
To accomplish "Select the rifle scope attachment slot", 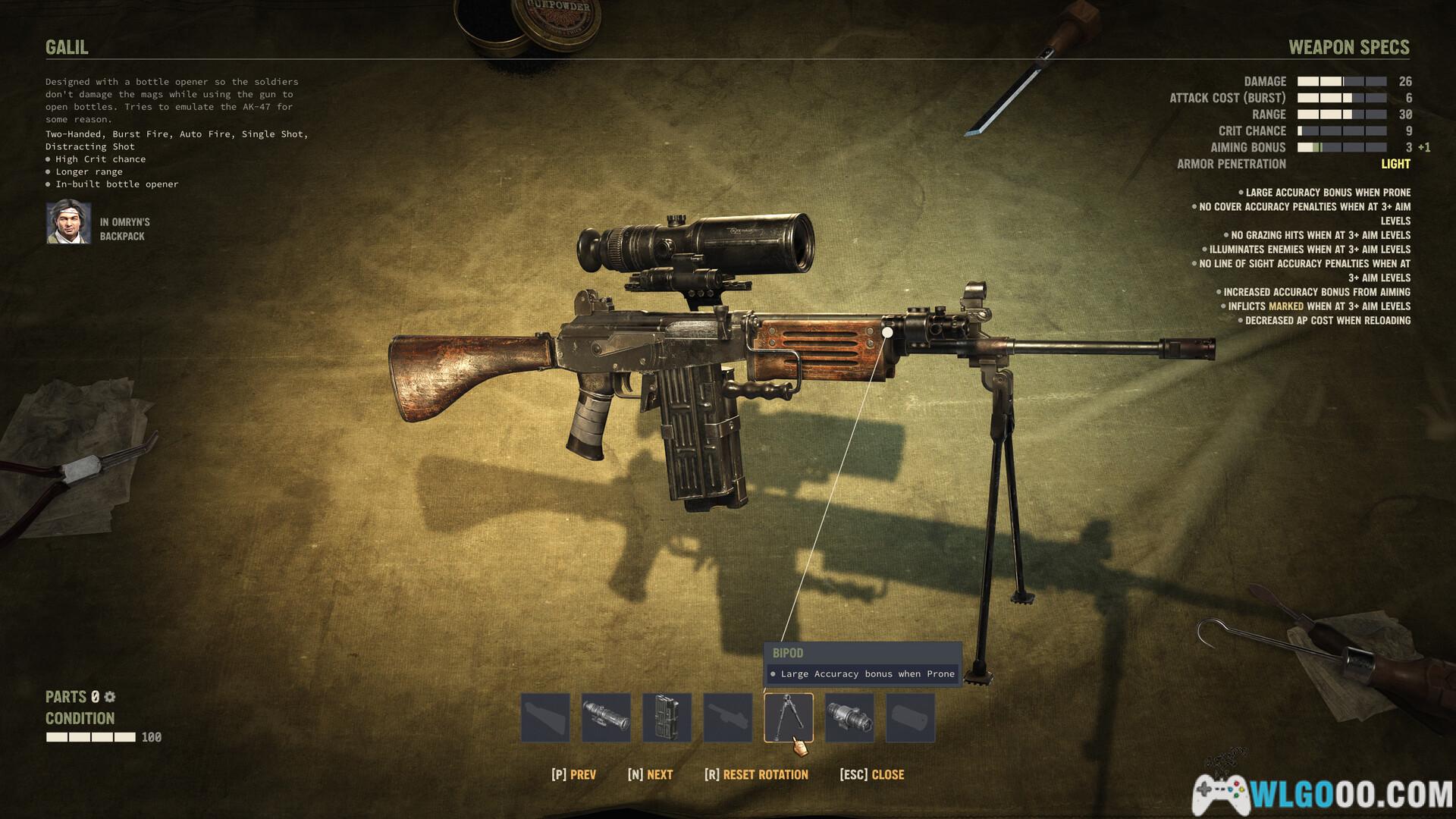I will 606,717.
